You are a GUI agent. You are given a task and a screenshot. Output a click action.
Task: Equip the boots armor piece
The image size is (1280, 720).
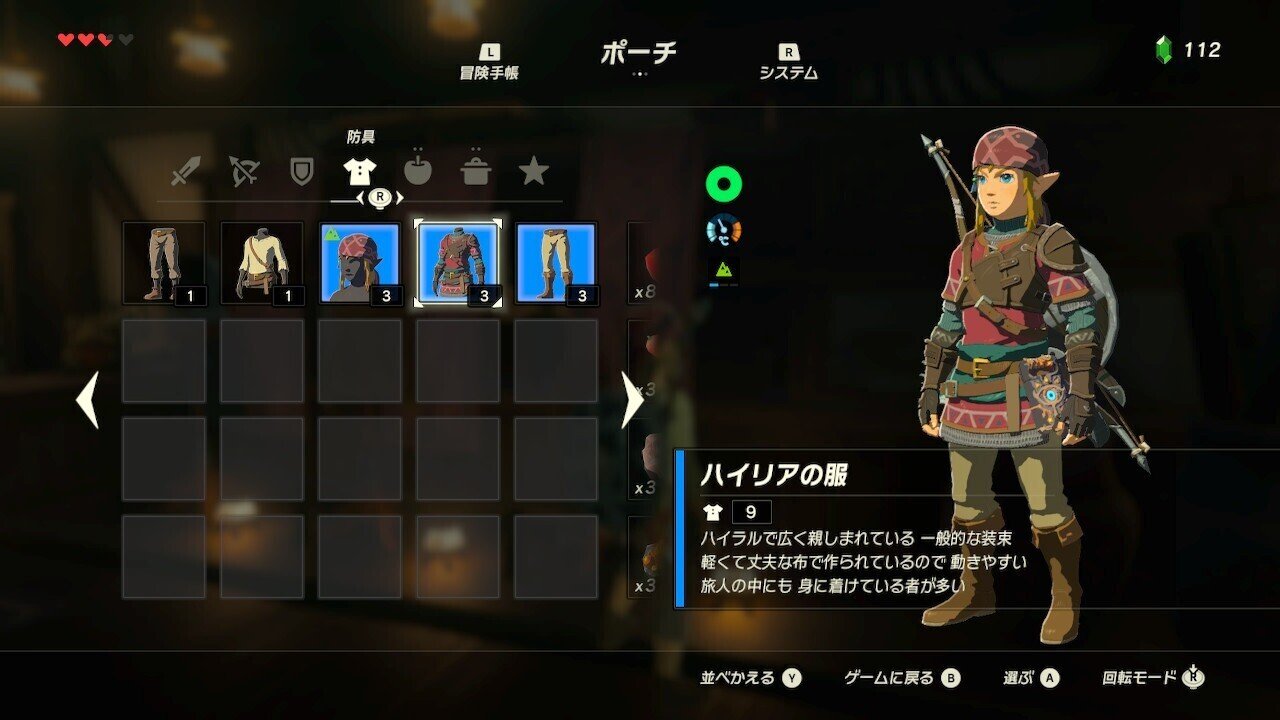[x=557, y=263]
